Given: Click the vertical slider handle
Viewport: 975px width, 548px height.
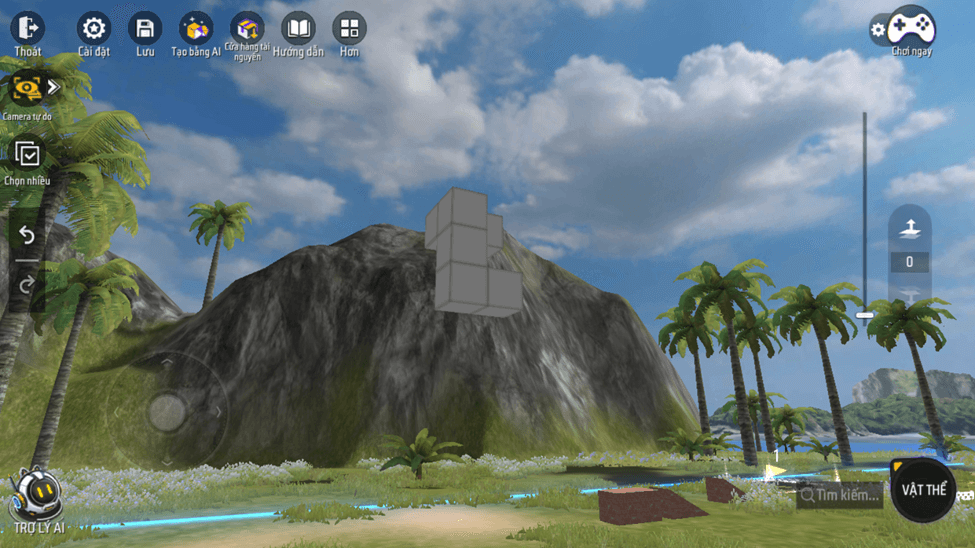Looking at the screenshot, I should pos(865,315).
